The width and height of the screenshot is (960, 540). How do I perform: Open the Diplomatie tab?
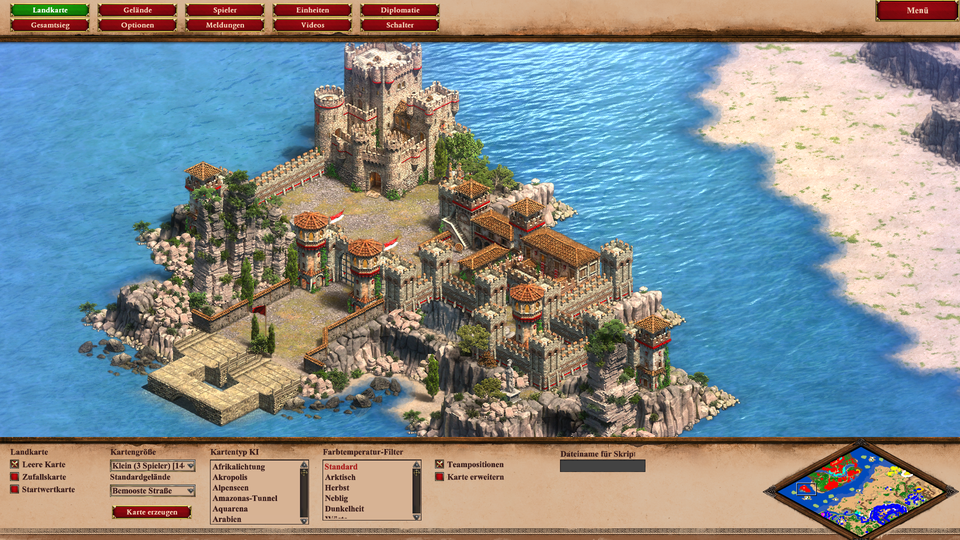(x=400, y=10)
